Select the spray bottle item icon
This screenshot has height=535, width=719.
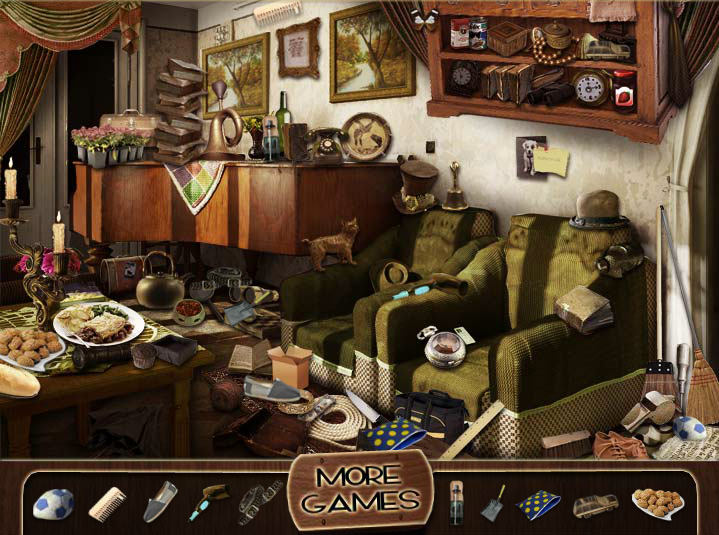click(456, 502)
